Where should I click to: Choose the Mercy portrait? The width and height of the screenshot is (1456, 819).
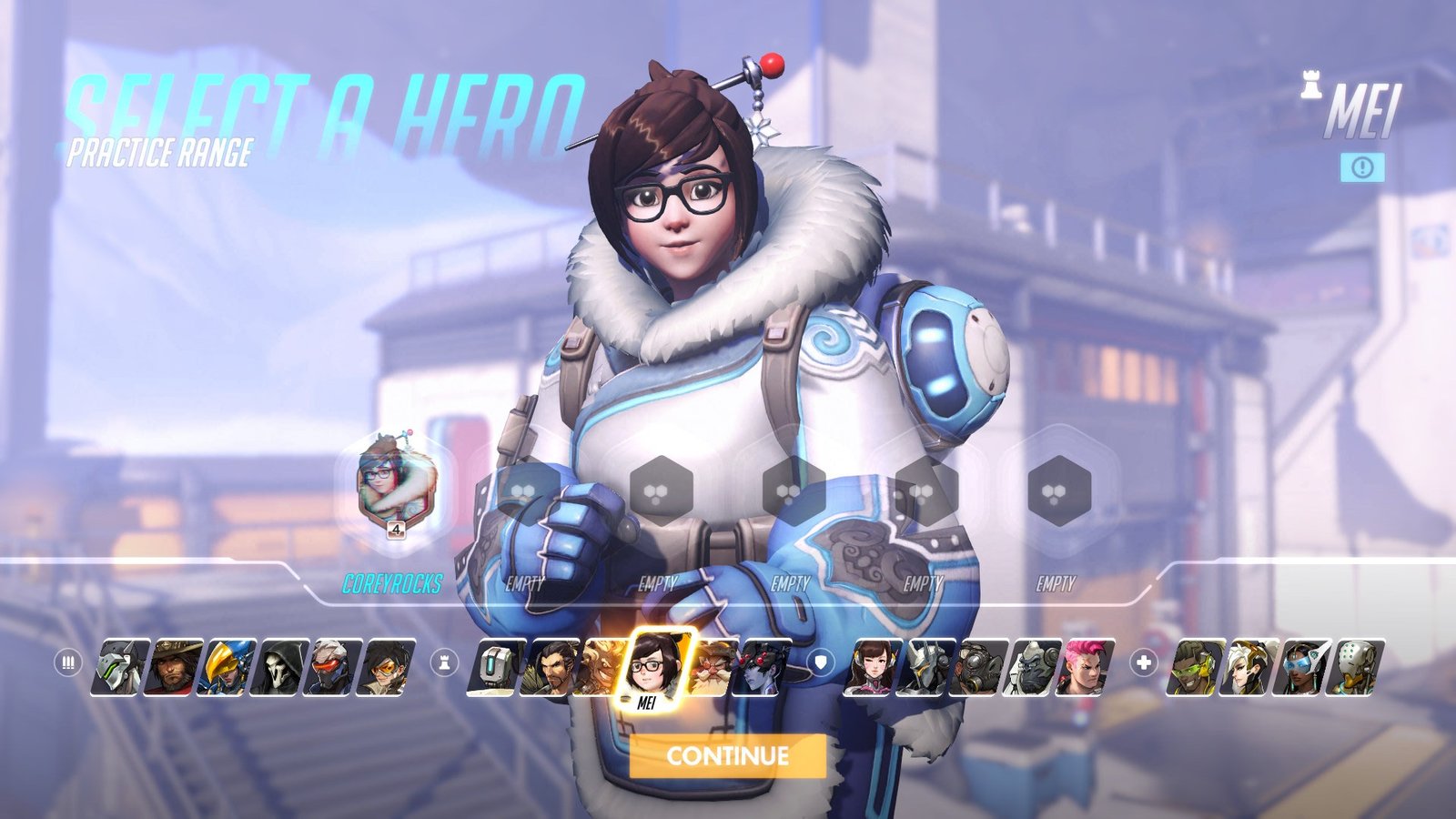1249,667
